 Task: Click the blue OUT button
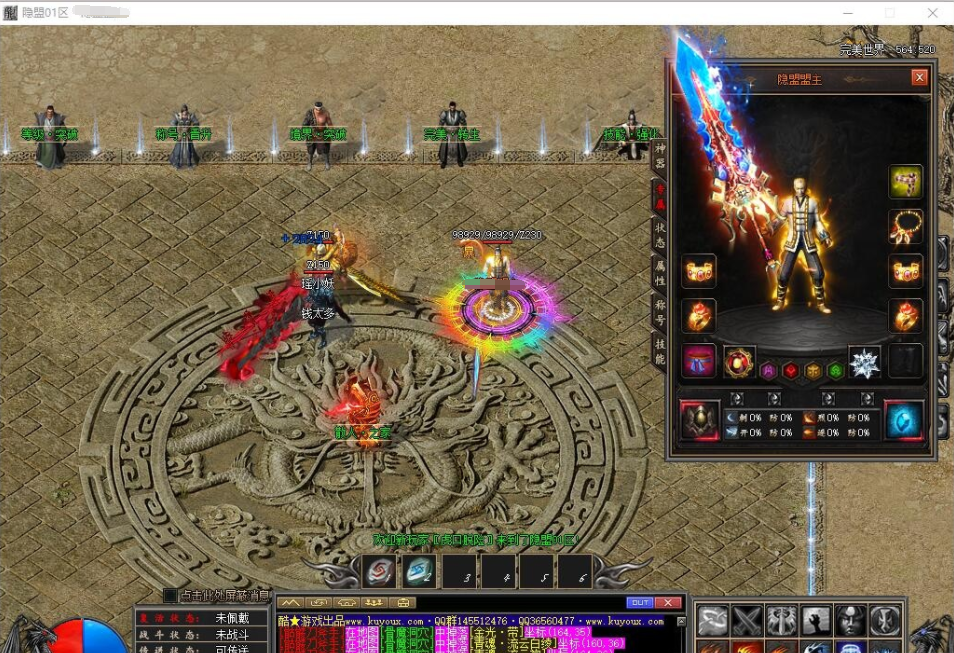(x=639, y=603)
